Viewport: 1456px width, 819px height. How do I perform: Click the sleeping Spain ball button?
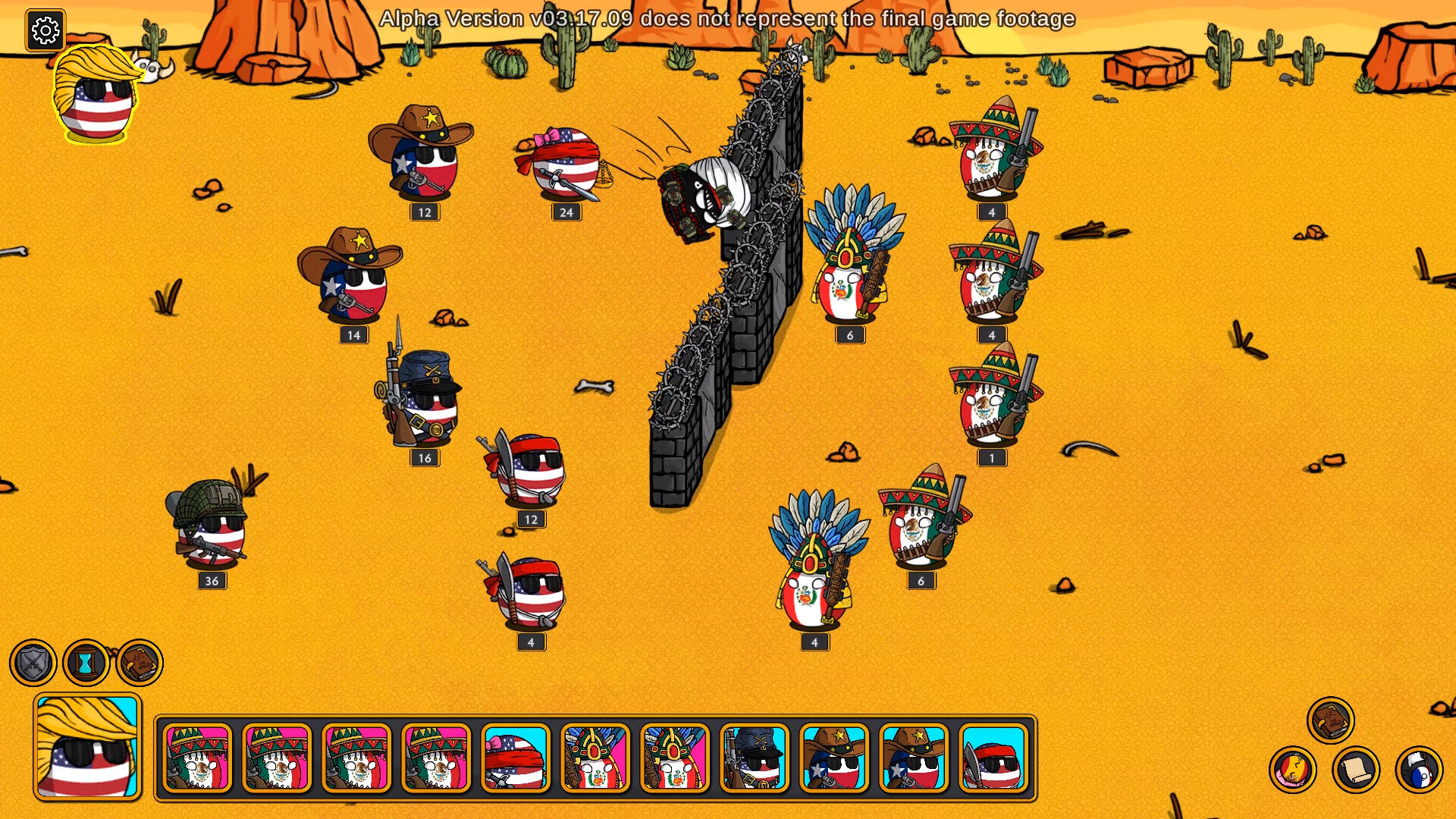point(1292,770)
